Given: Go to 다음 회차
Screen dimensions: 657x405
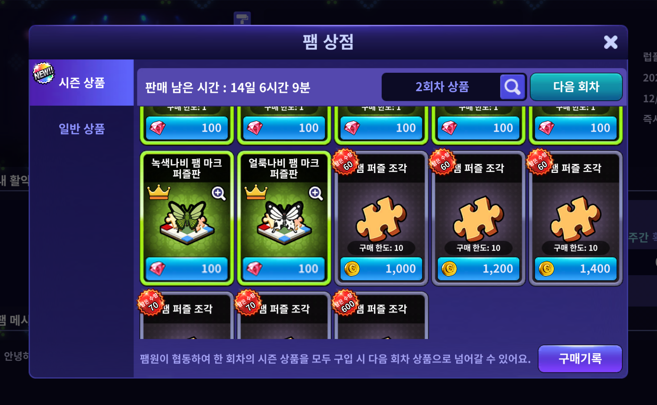Looking at the screenshot, I should [x=576, y=87].
